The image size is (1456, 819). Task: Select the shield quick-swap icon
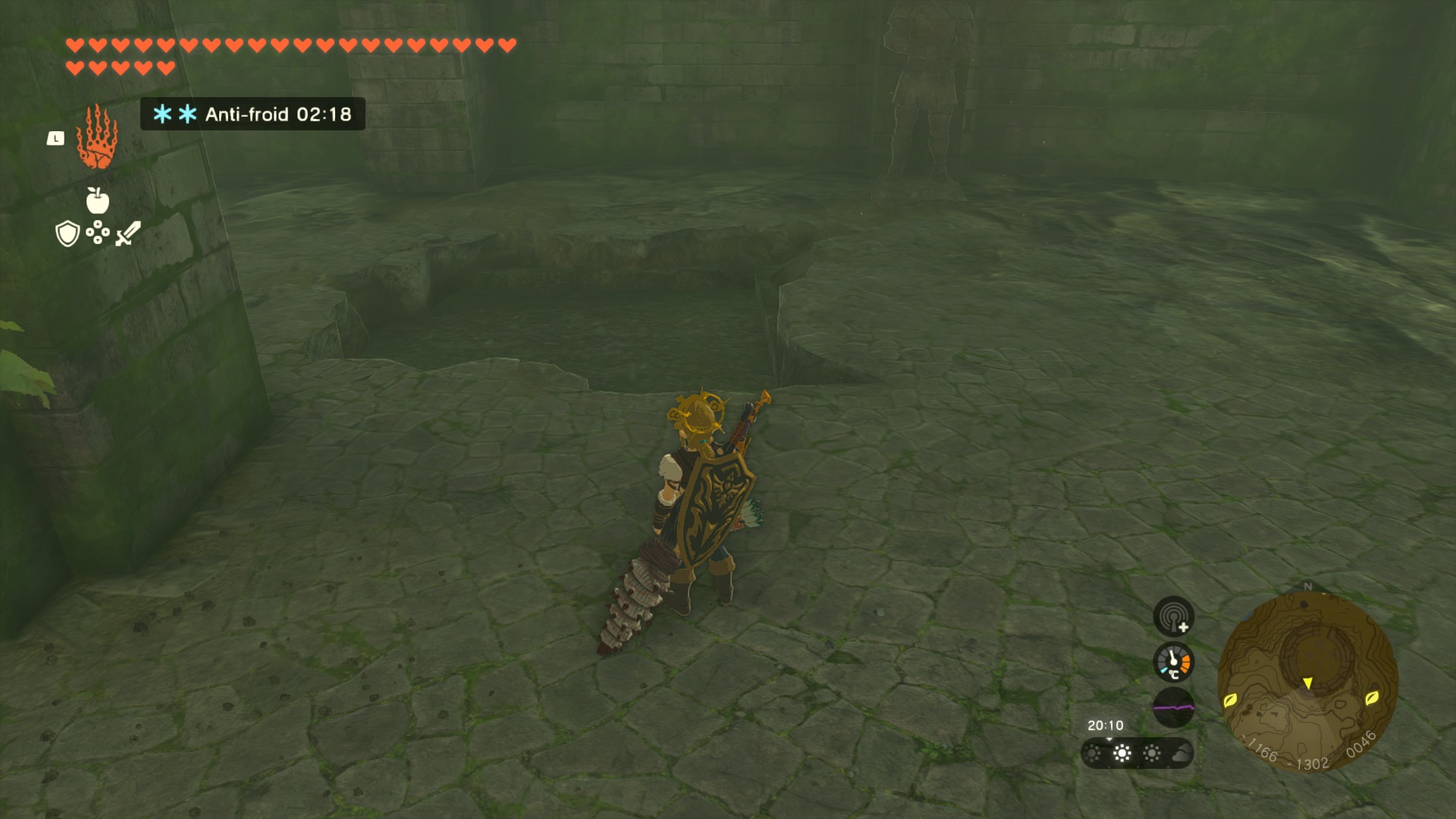point(67,234)
